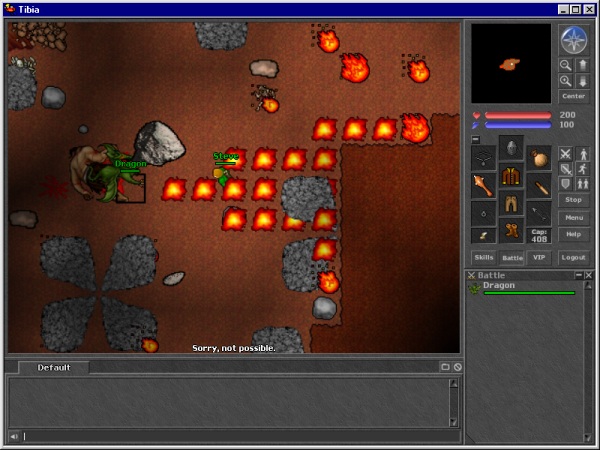Minimize the Battle panel
Screen dimensions: 600x450
point(577,274)
